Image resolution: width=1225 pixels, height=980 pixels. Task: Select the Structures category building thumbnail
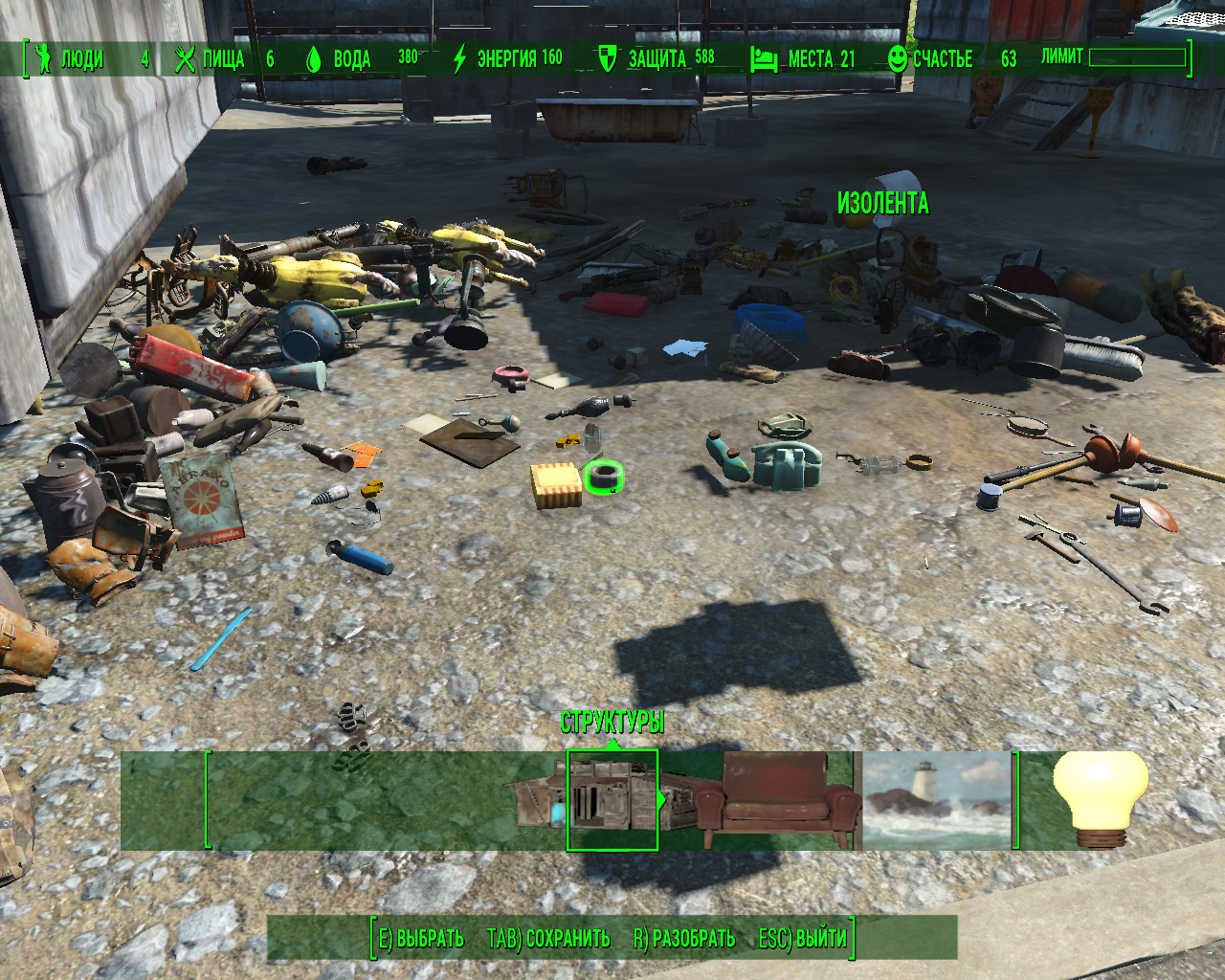[612, 800]
